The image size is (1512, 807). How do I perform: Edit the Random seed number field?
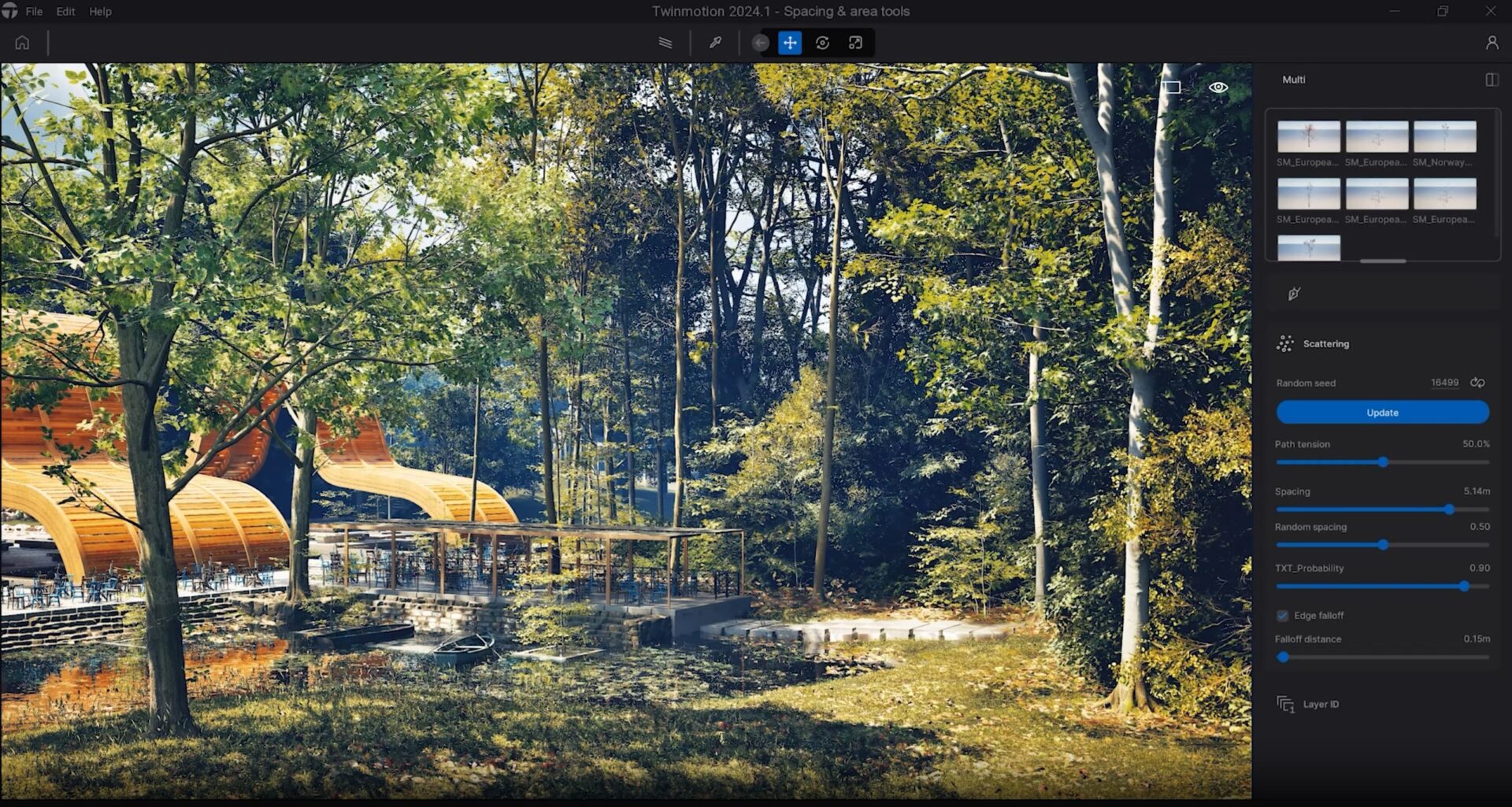tap(1444, 383)
